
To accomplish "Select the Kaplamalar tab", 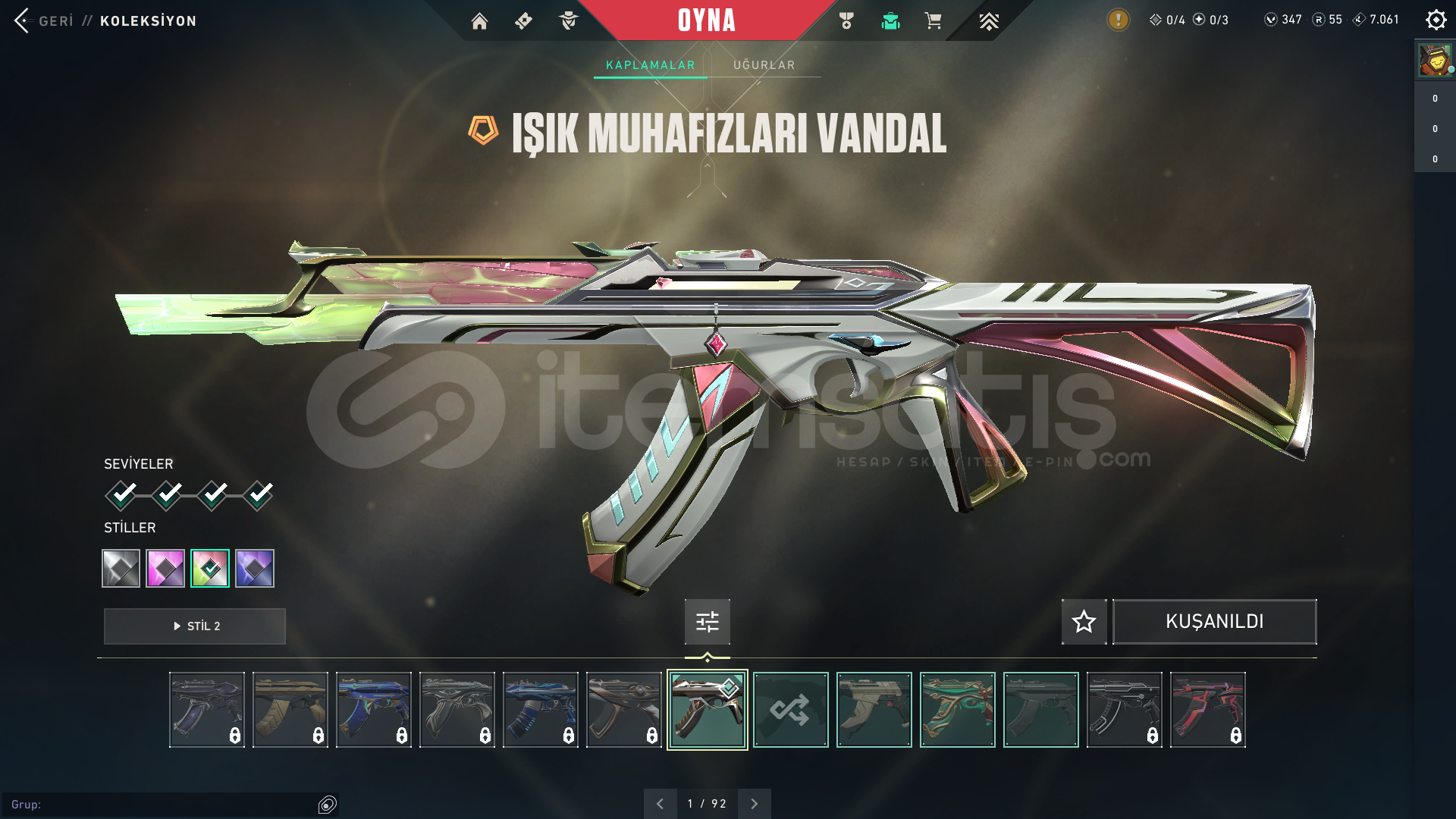I will pyautogui.click(x=650, y=65).
